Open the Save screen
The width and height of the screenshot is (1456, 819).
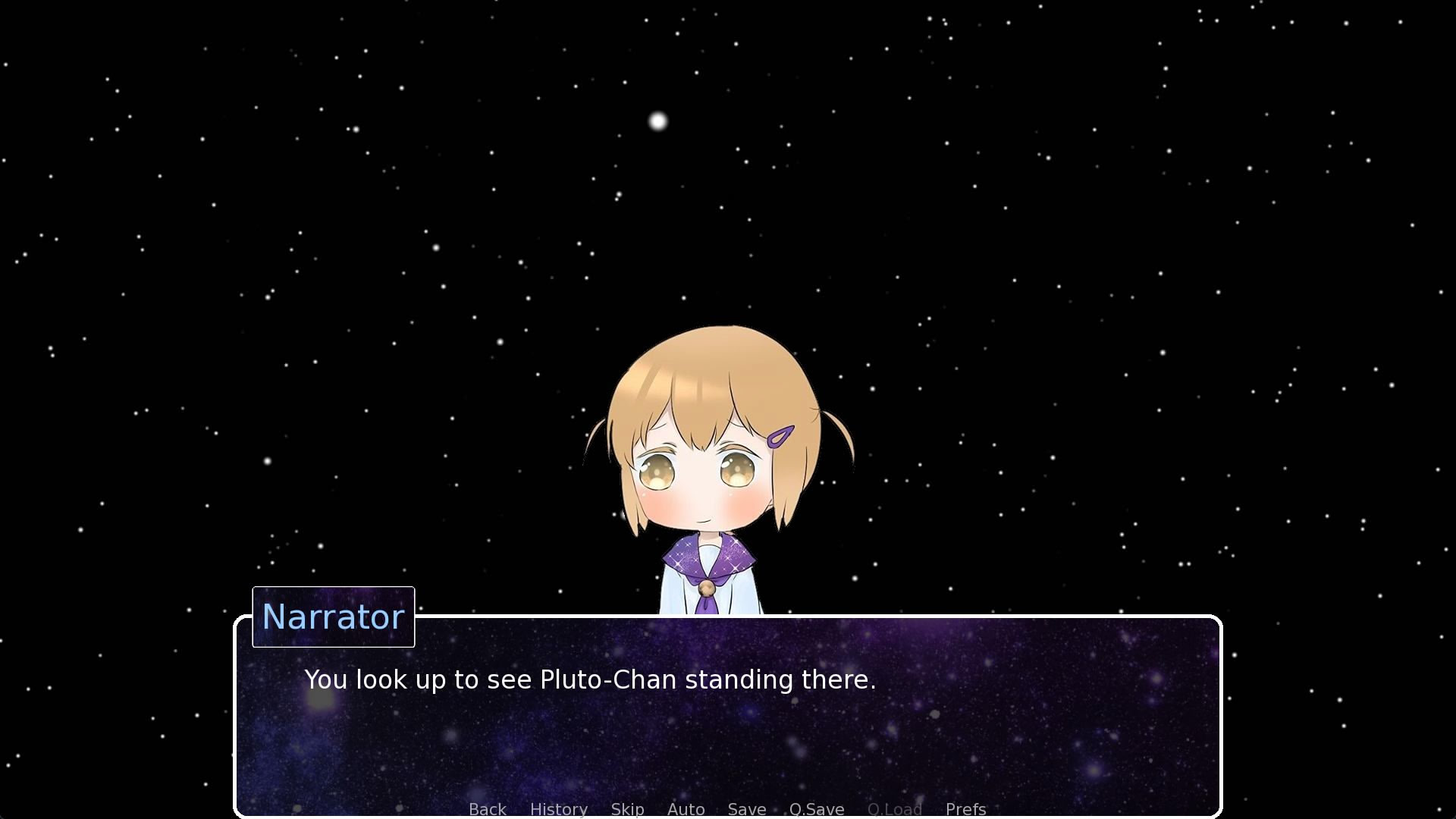(746, 809)
